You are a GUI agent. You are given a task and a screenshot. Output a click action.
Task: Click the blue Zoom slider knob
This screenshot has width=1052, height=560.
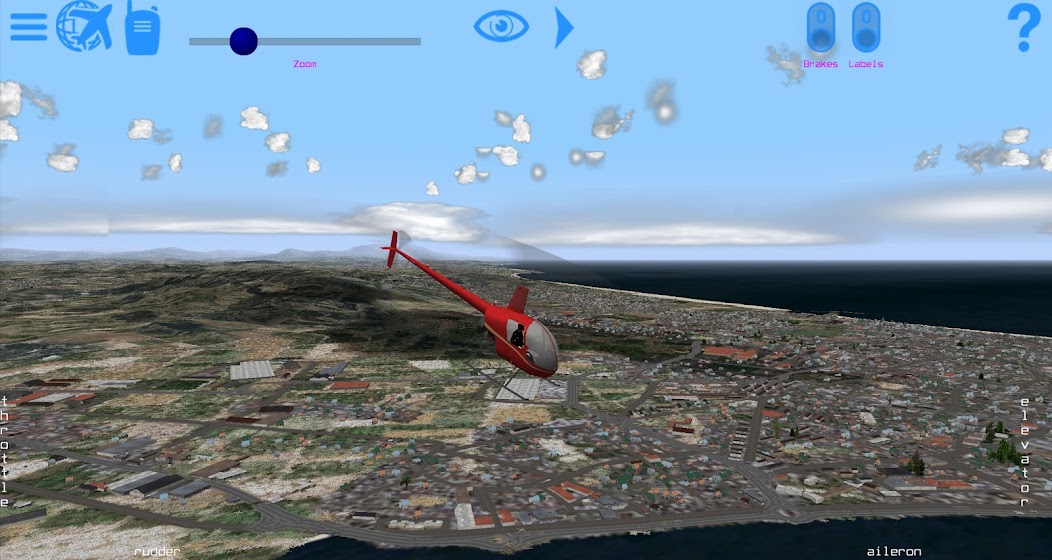coord(243,41)
